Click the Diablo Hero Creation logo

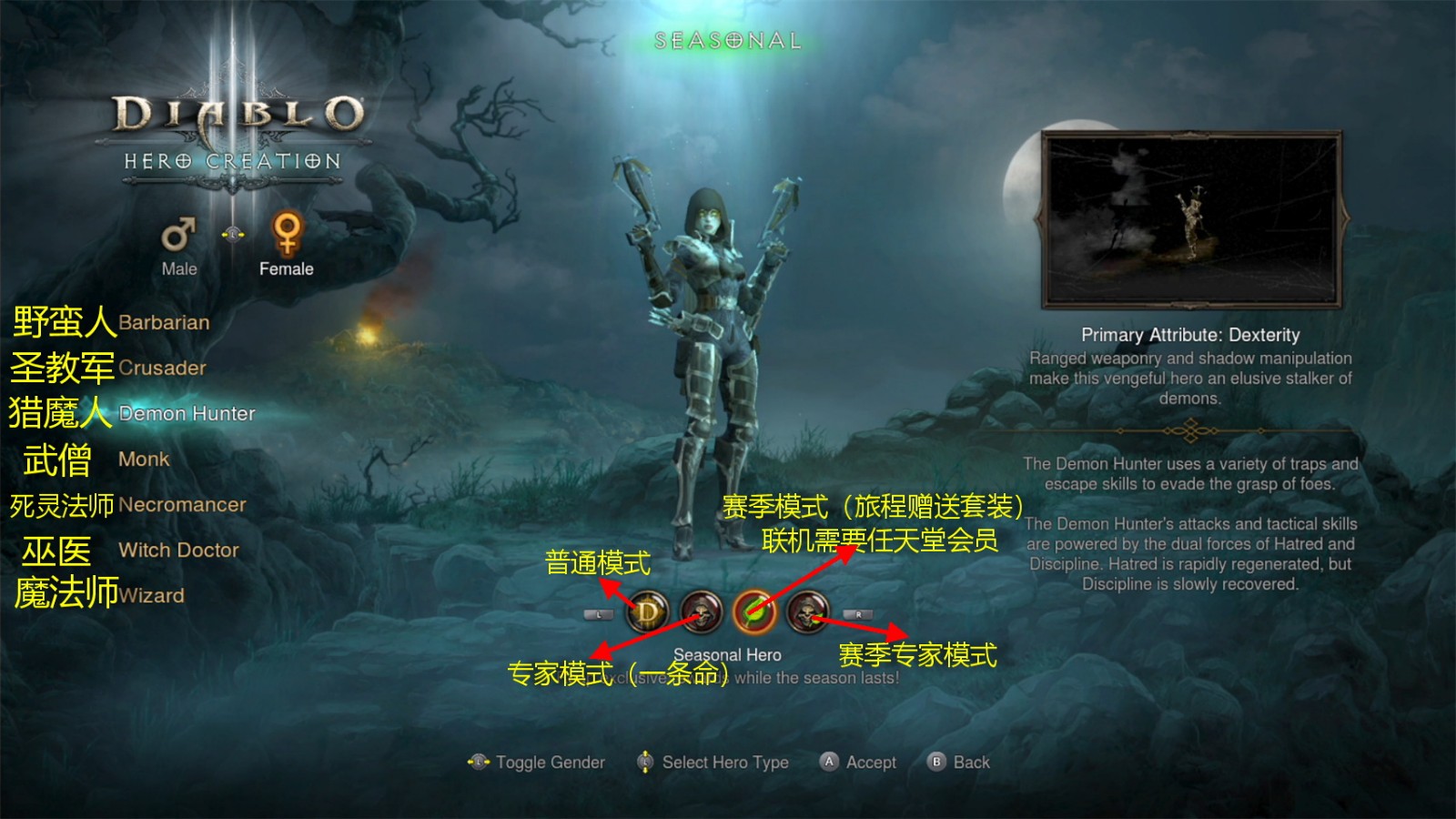[235, 127]
